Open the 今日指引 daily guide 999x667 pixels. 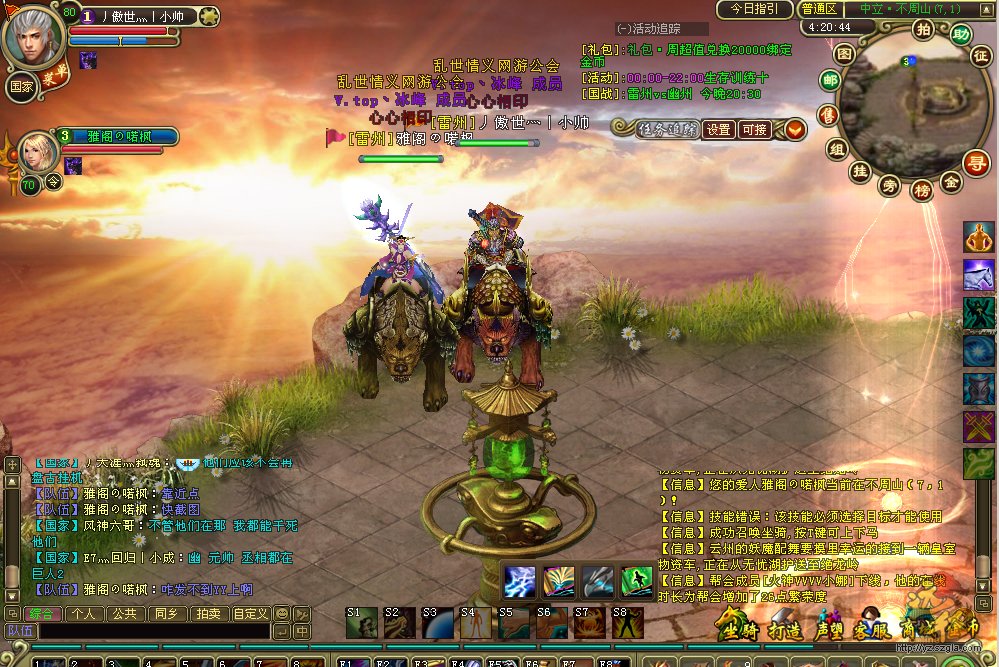click(753, 9)
